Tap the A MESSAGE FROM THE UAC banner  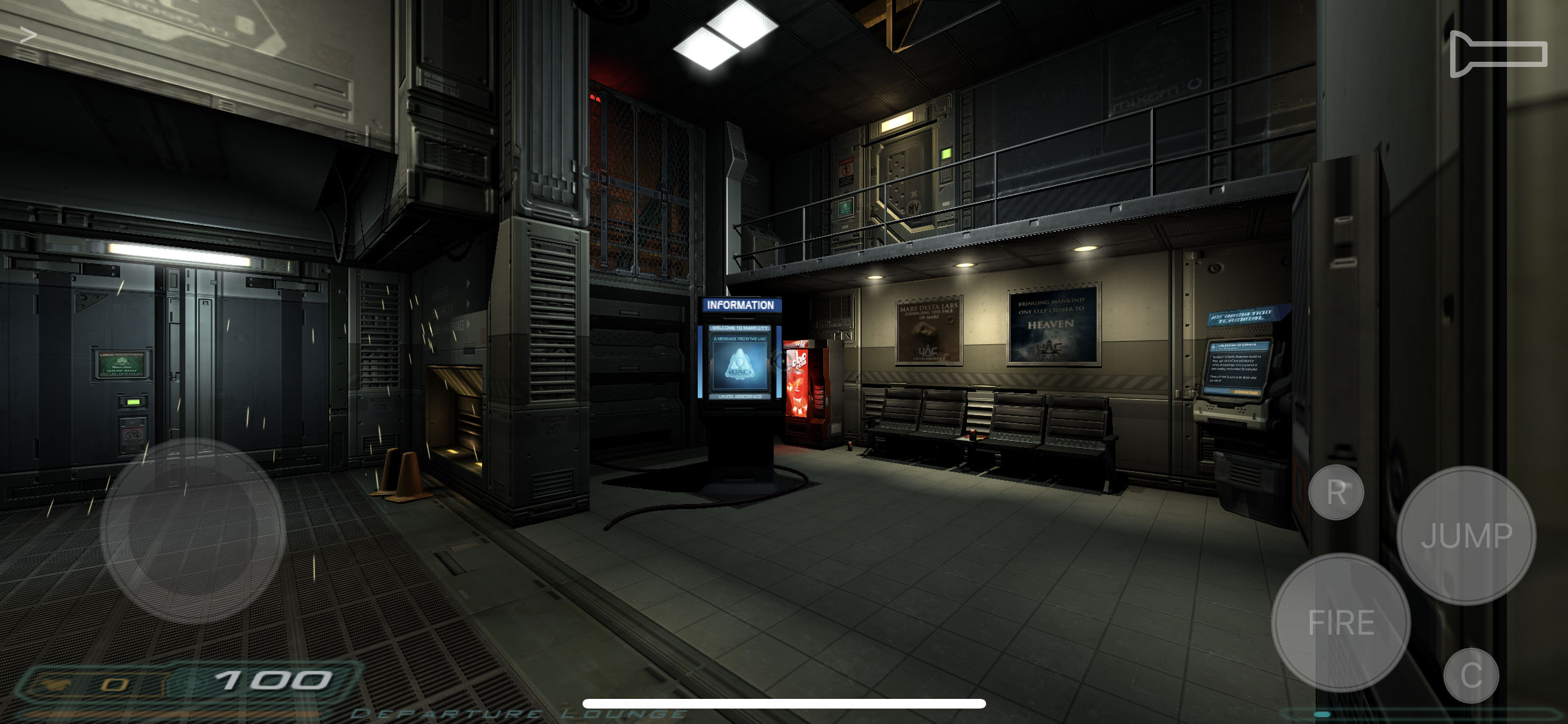(x=740, y=339)
